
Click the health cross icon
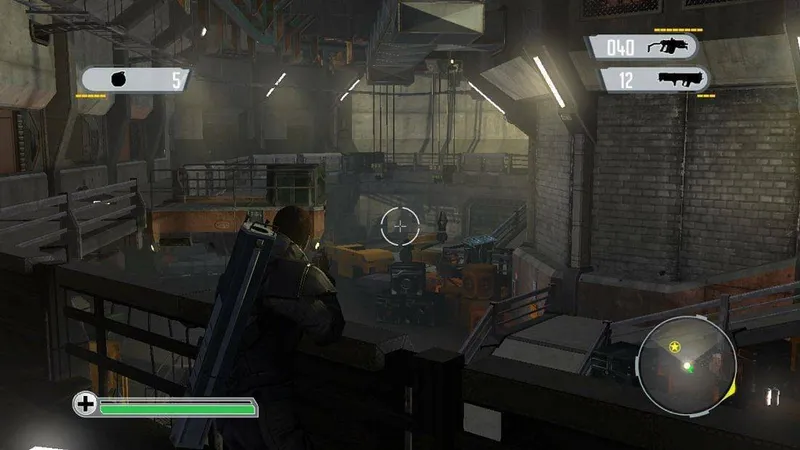coord(85,405)
